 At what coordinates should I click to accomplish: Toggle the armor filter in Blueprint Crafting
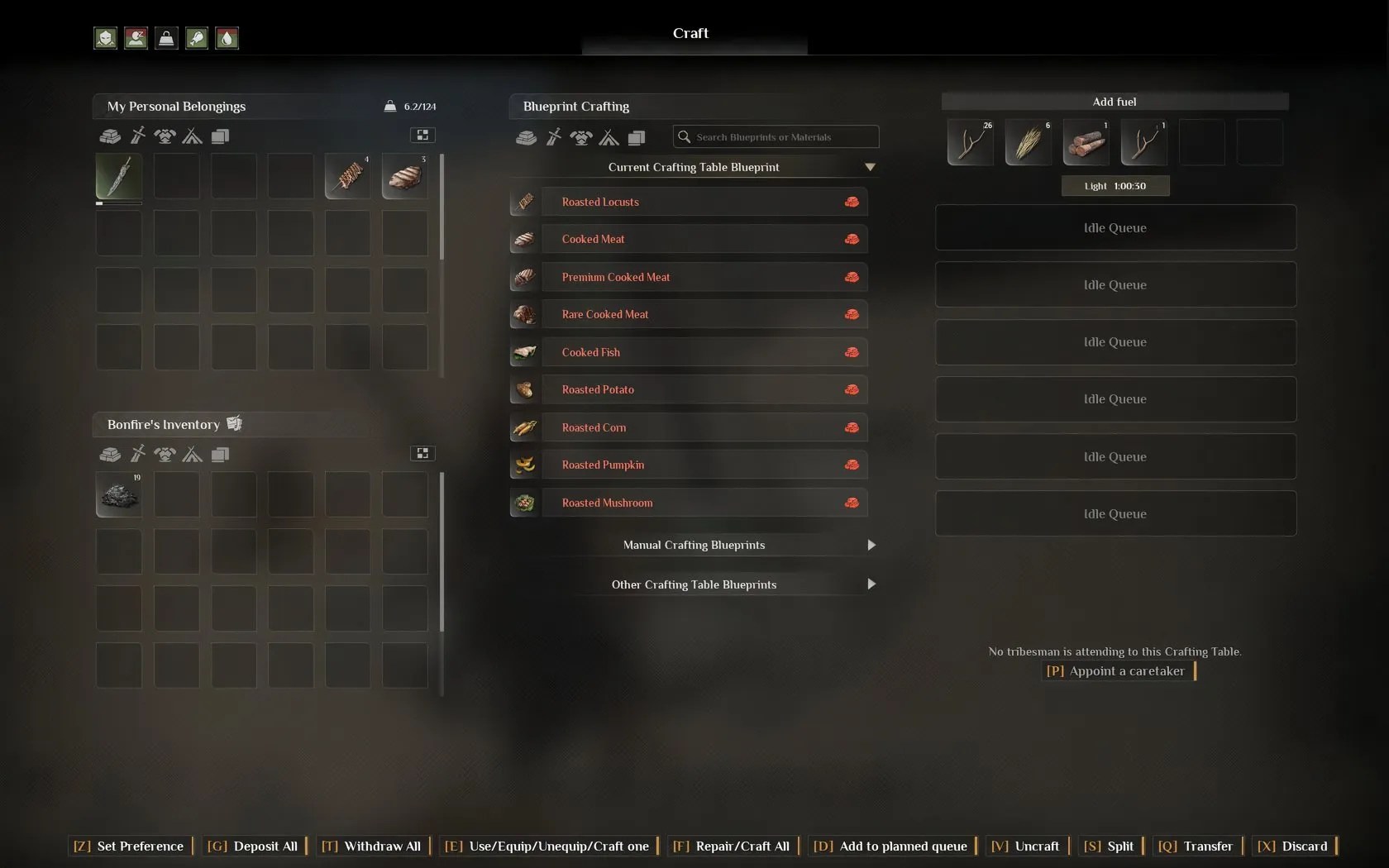pos(580,138)
